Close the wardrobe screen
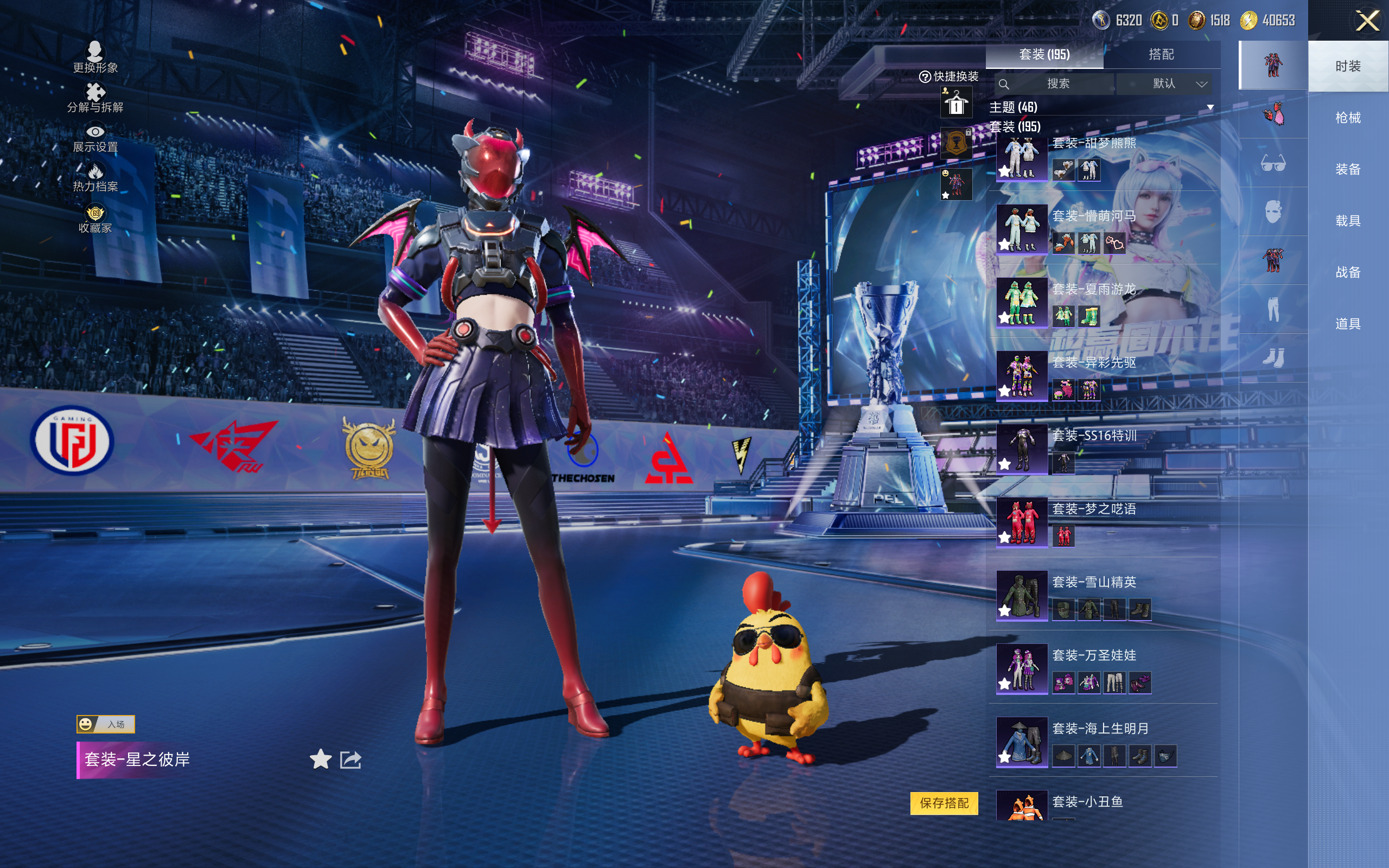Image resolution: width=1389 pixels, height=868 pixels. [x=1367, y=21]
